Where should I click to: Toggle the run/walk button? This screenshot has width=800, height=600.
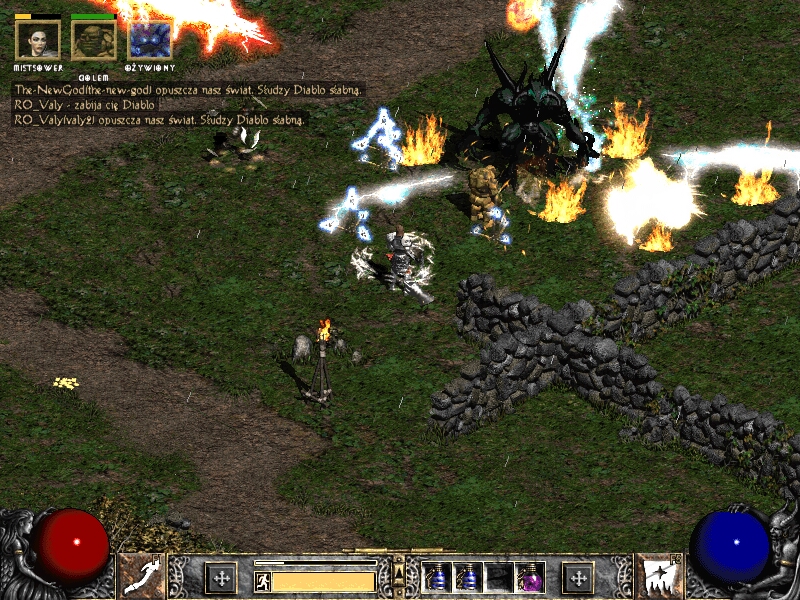(x=262, y=580)
